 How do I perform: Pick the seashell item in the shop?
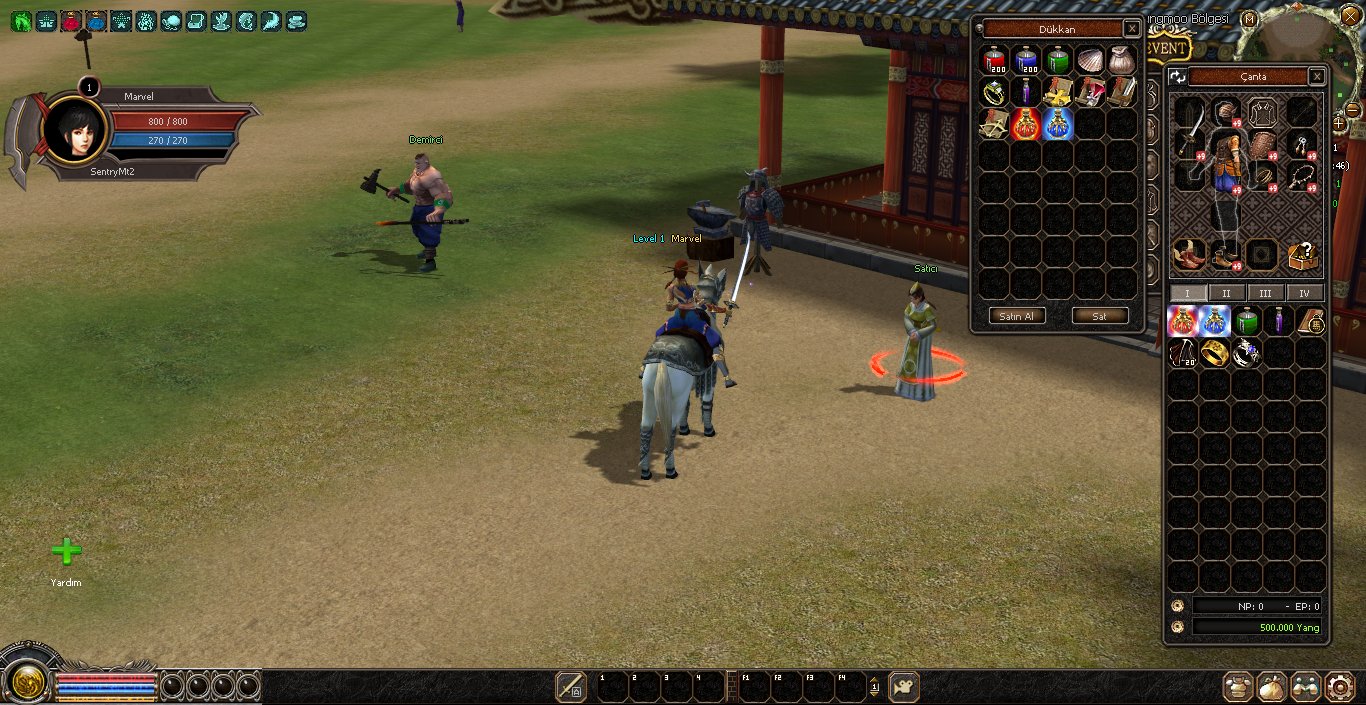[1090, 61]
